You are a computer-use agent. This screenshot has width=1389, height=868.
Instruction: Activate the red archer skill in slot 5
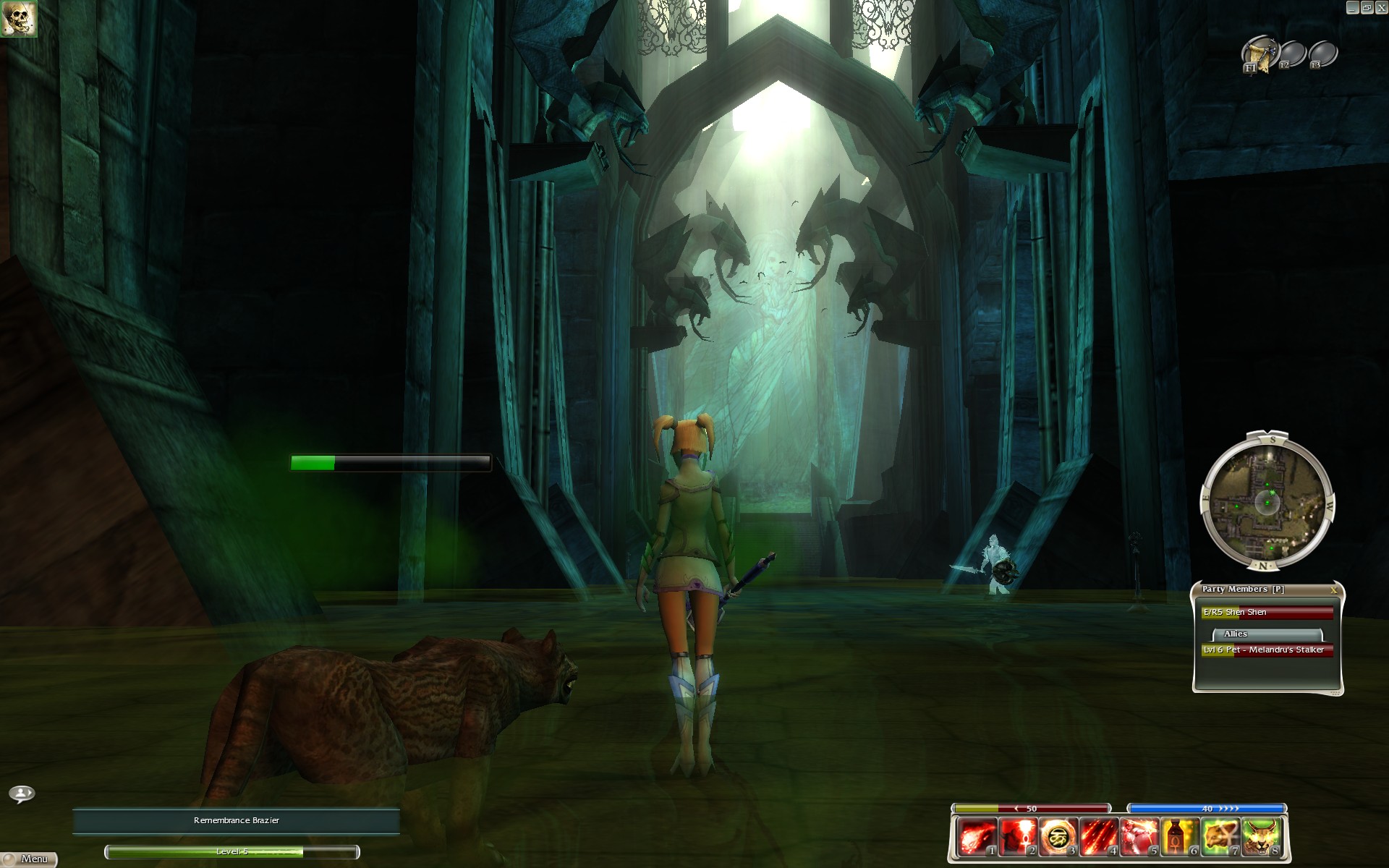click(x=1139, y=837)
